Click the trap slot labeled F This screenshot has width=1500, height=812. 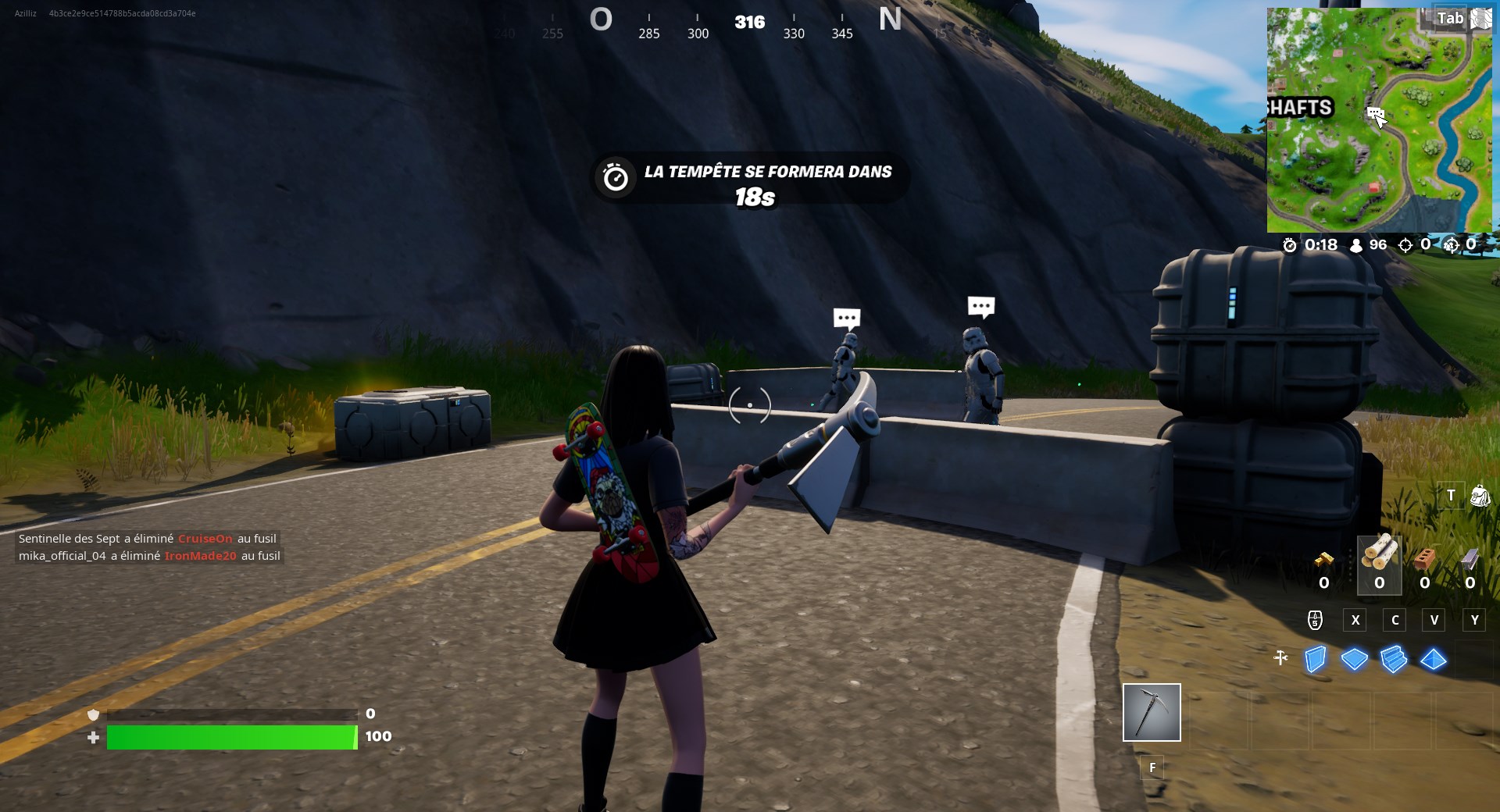click(x=1152, y=767)
